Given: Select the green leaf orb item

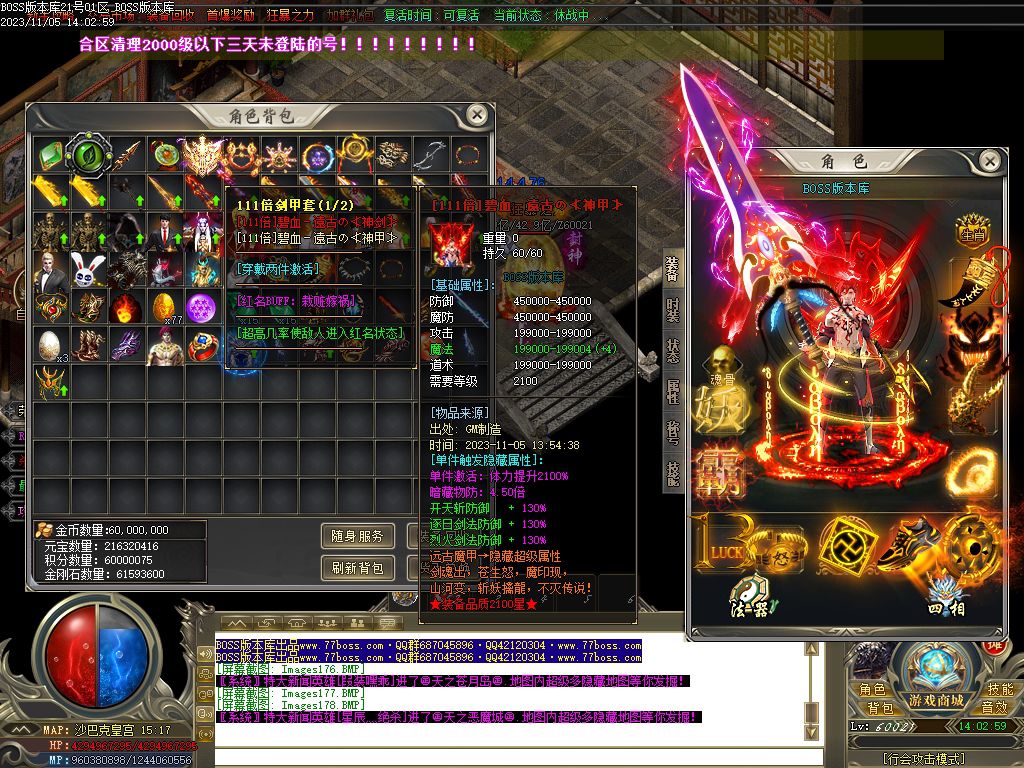Looking at the screenshot, I should 86,156.
